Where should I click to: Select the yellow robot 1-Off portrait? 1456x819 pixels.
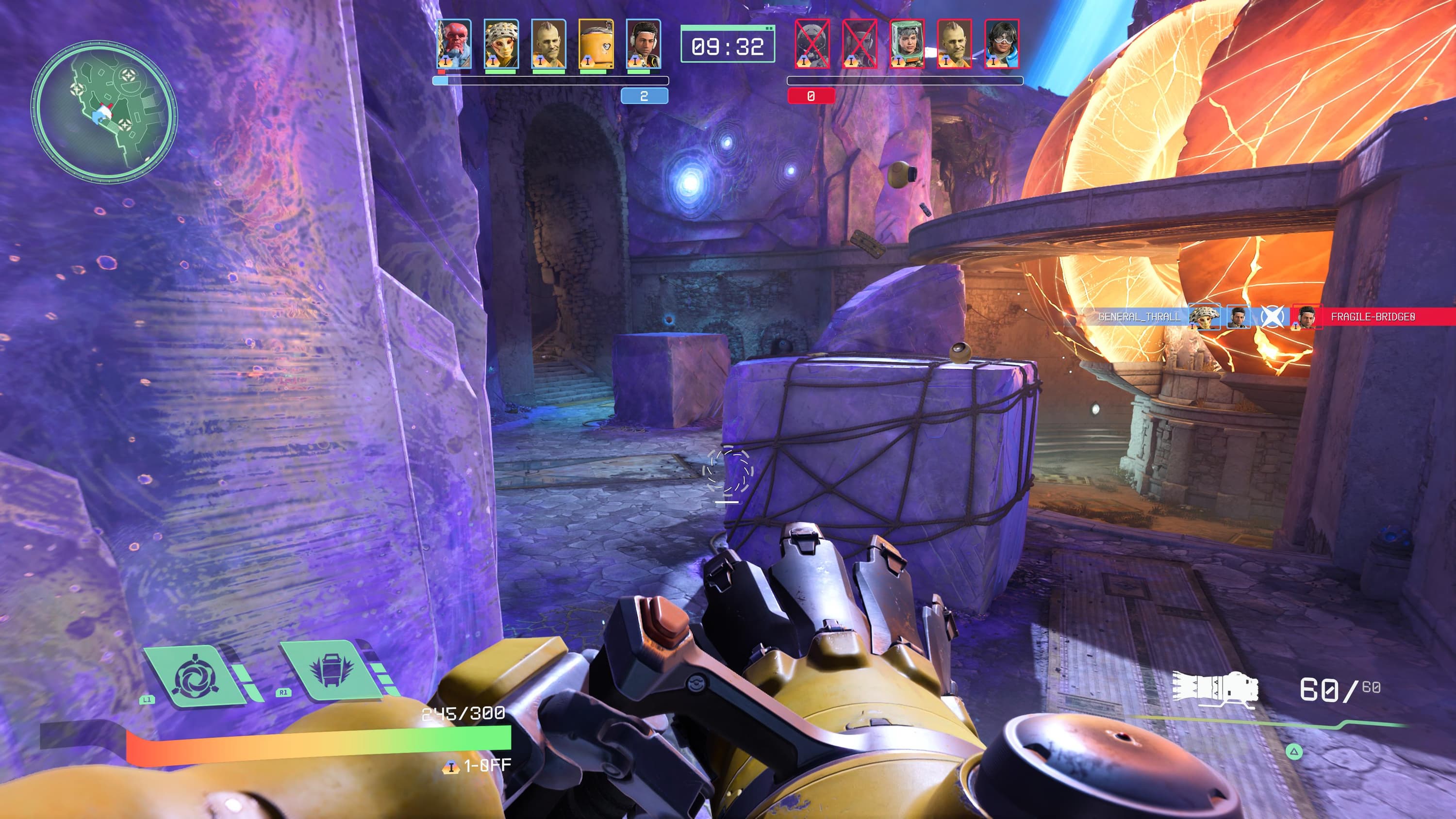(596, 44)
